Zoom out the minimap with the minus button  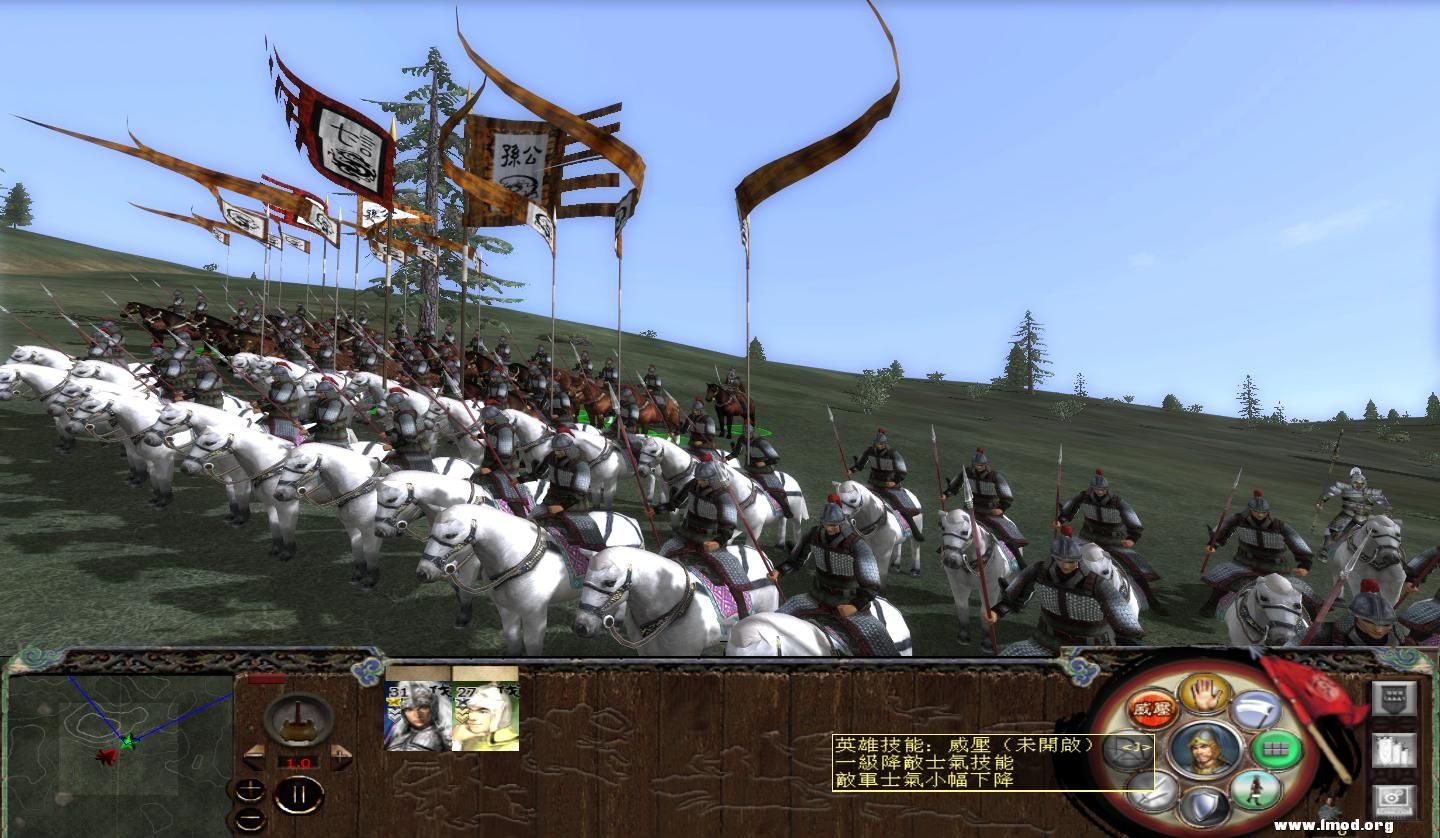[x=250, y=818]
